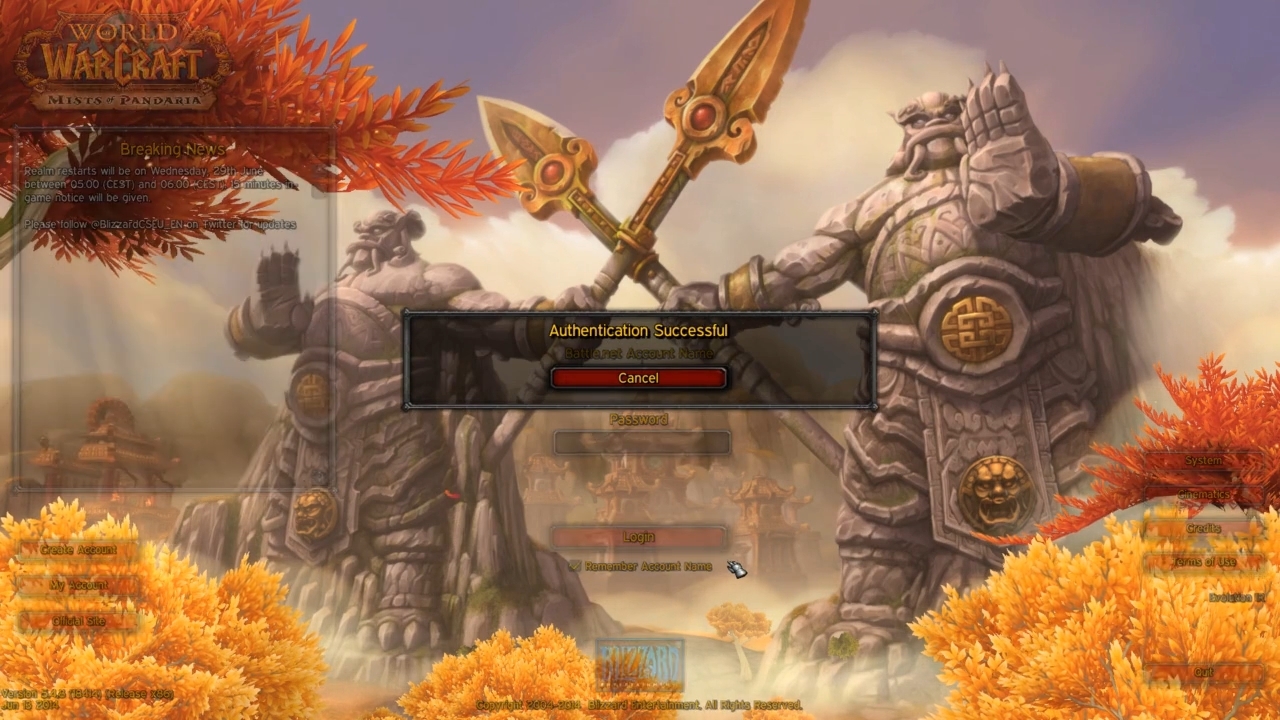Image resolution: width=1280 pixels, height=720 pixels.
Task: Open the System options
Action: [1204, 461]
